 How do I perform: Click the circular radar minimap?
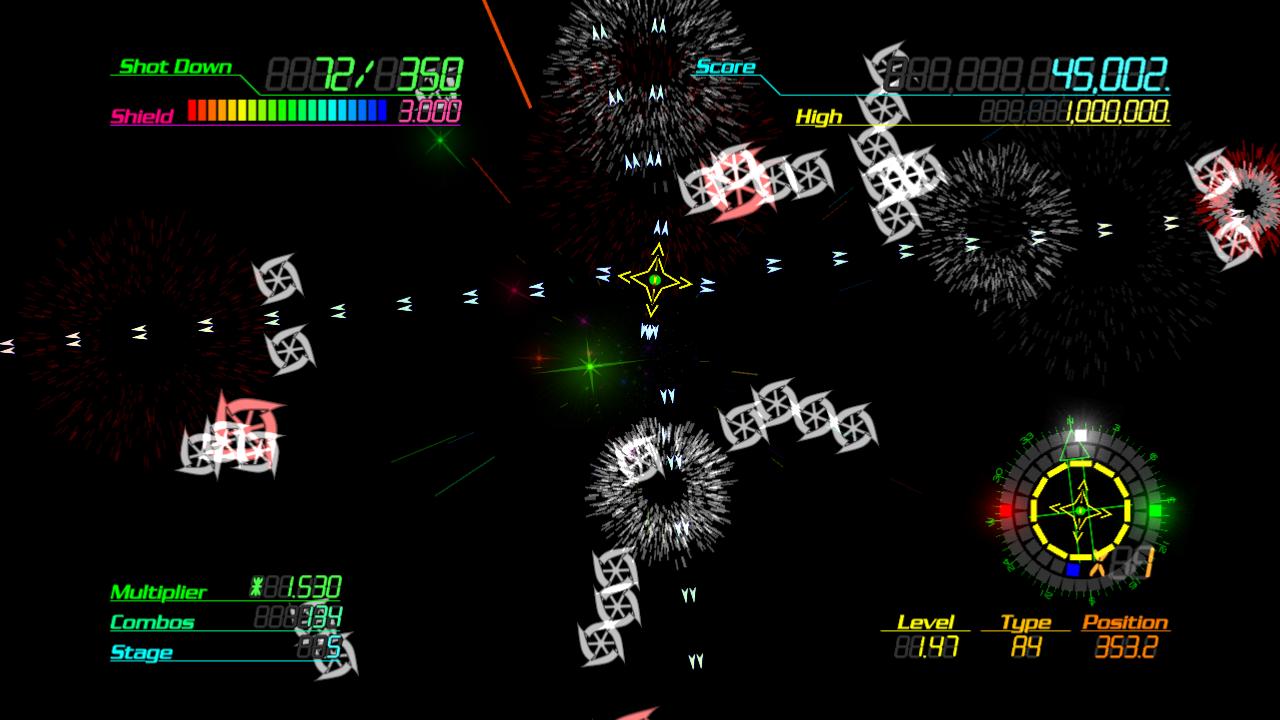[1080, 511]
